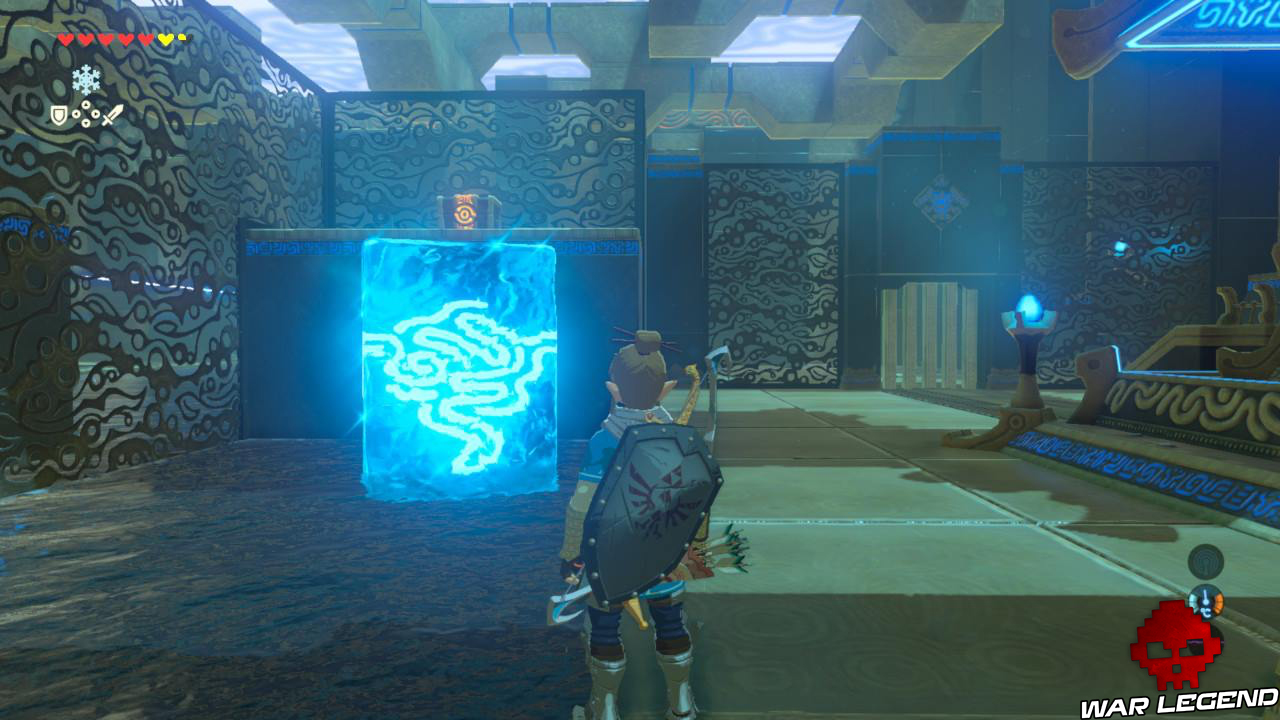This screenshot has height=720, width=1280.
Task: Click the Sheikah sensor circle icon
Action: coord(1205,561)
